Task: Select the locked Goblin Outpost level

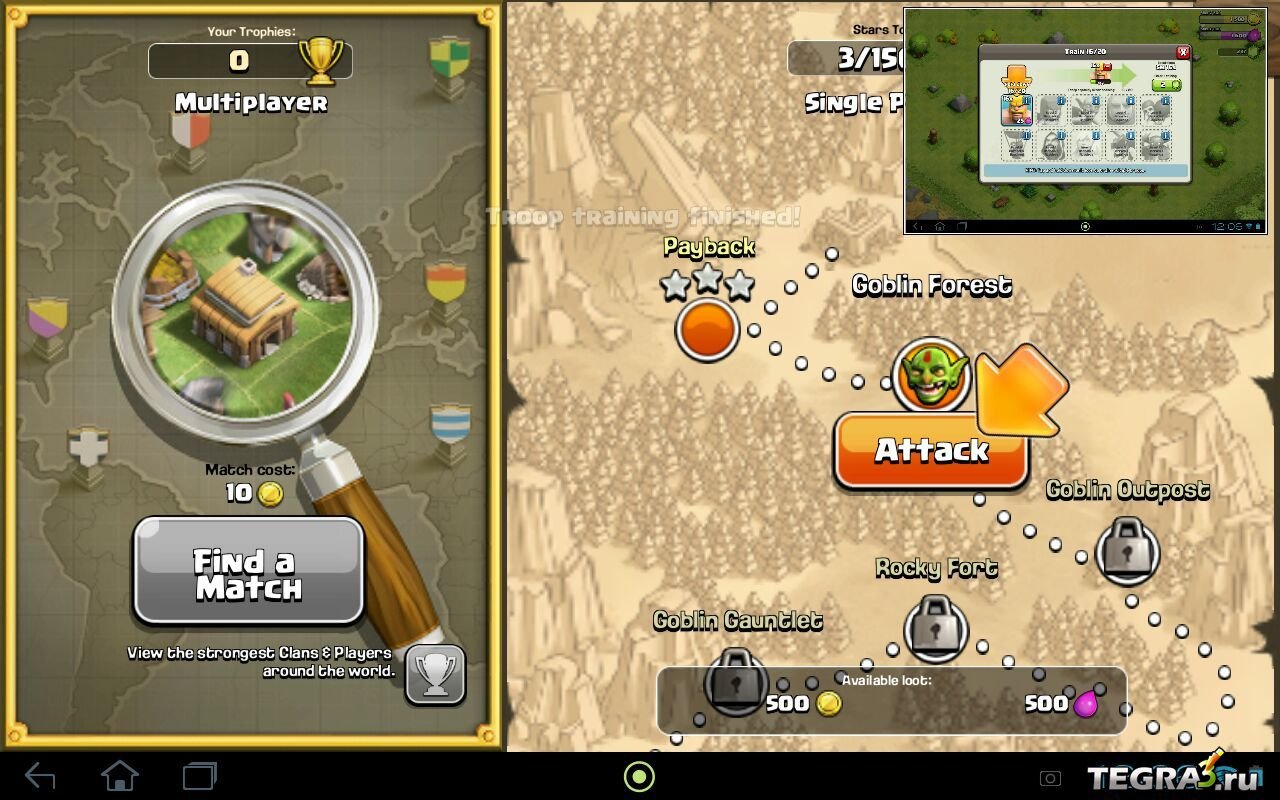Action: 1128,549
